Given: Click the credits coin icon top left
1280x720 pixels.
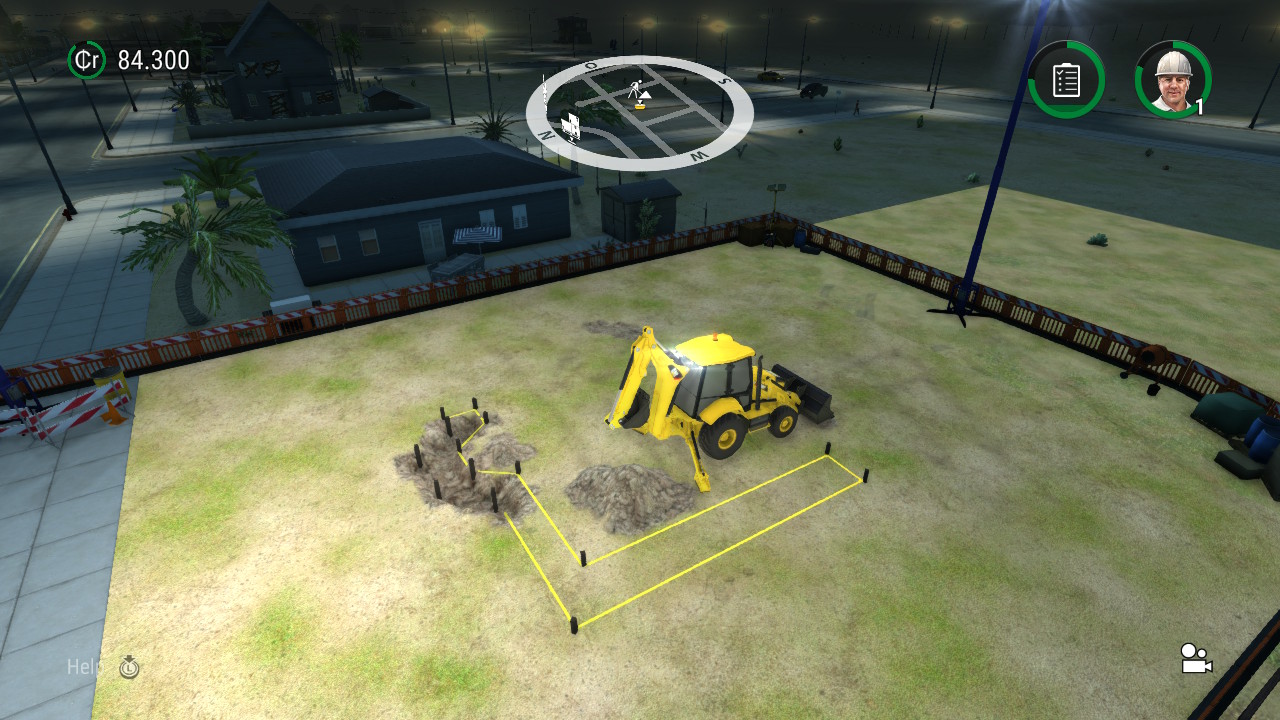Looking at the screenshot, I should (x=86, y=60).
